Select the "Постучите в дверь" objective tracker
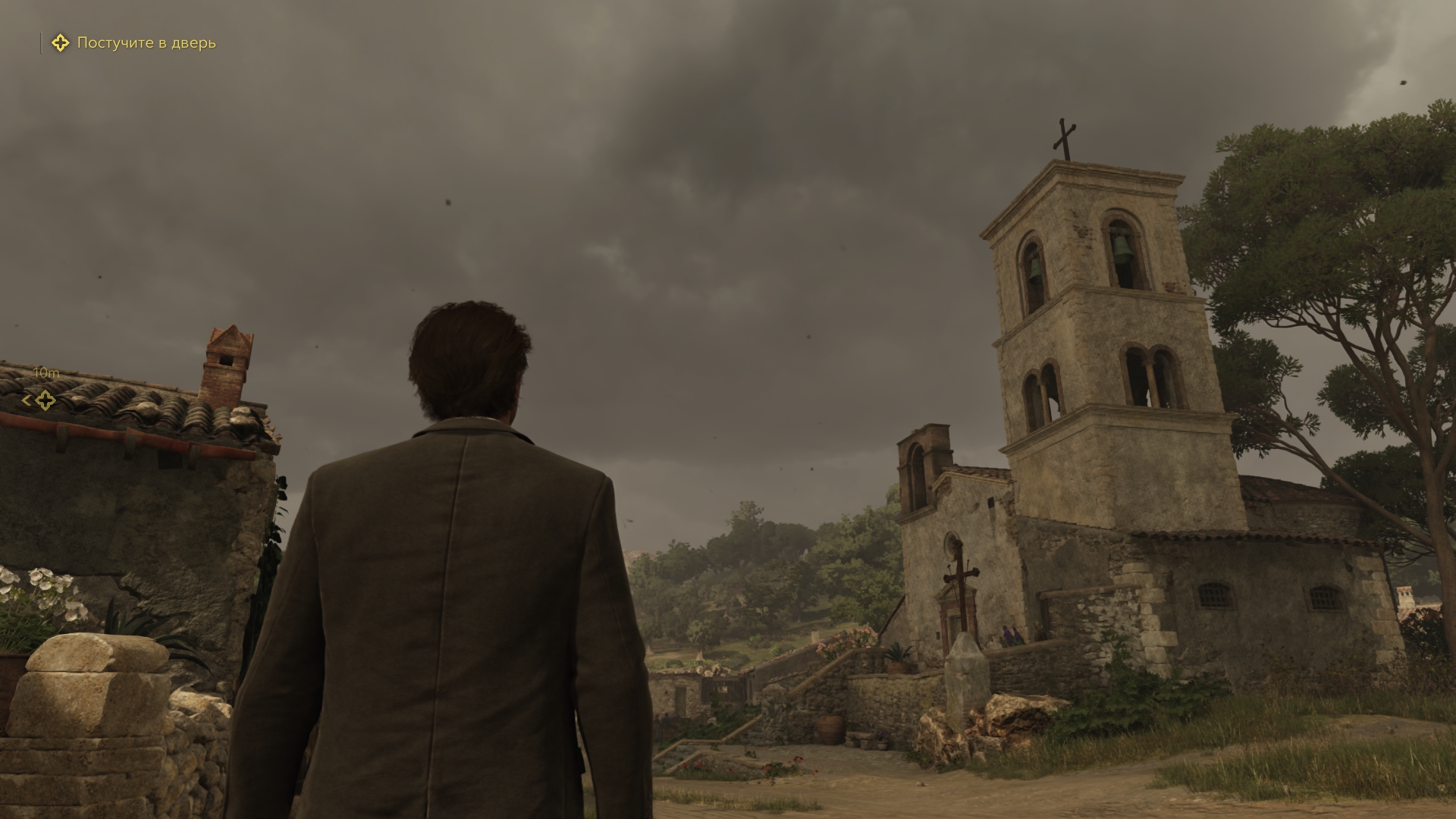1456x819 pixels. click(133, 43)
